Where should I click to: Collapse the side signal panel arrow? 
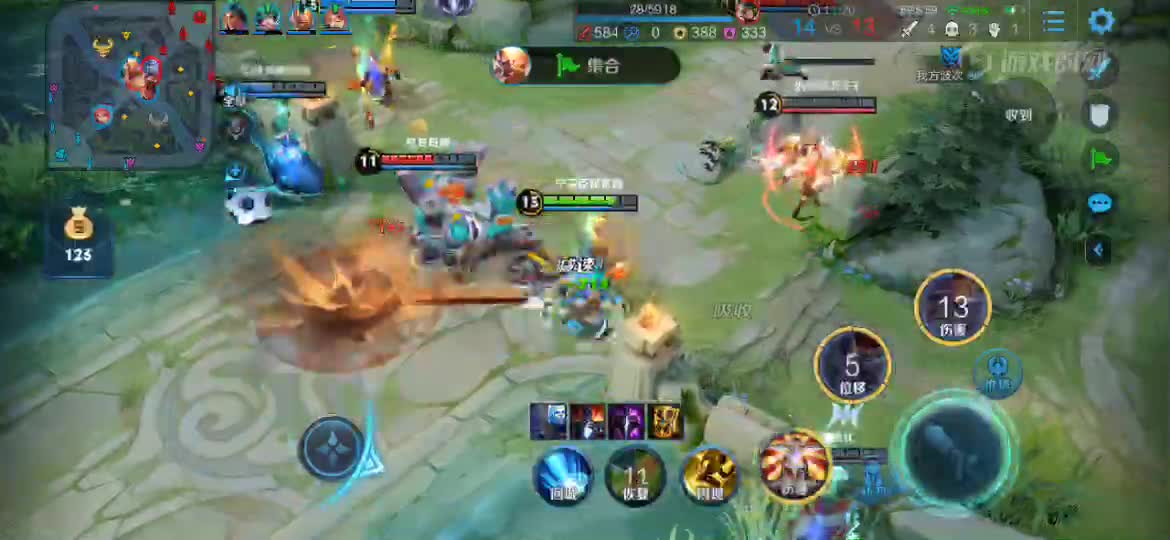pyautogui.click(x=1098, y=249)
